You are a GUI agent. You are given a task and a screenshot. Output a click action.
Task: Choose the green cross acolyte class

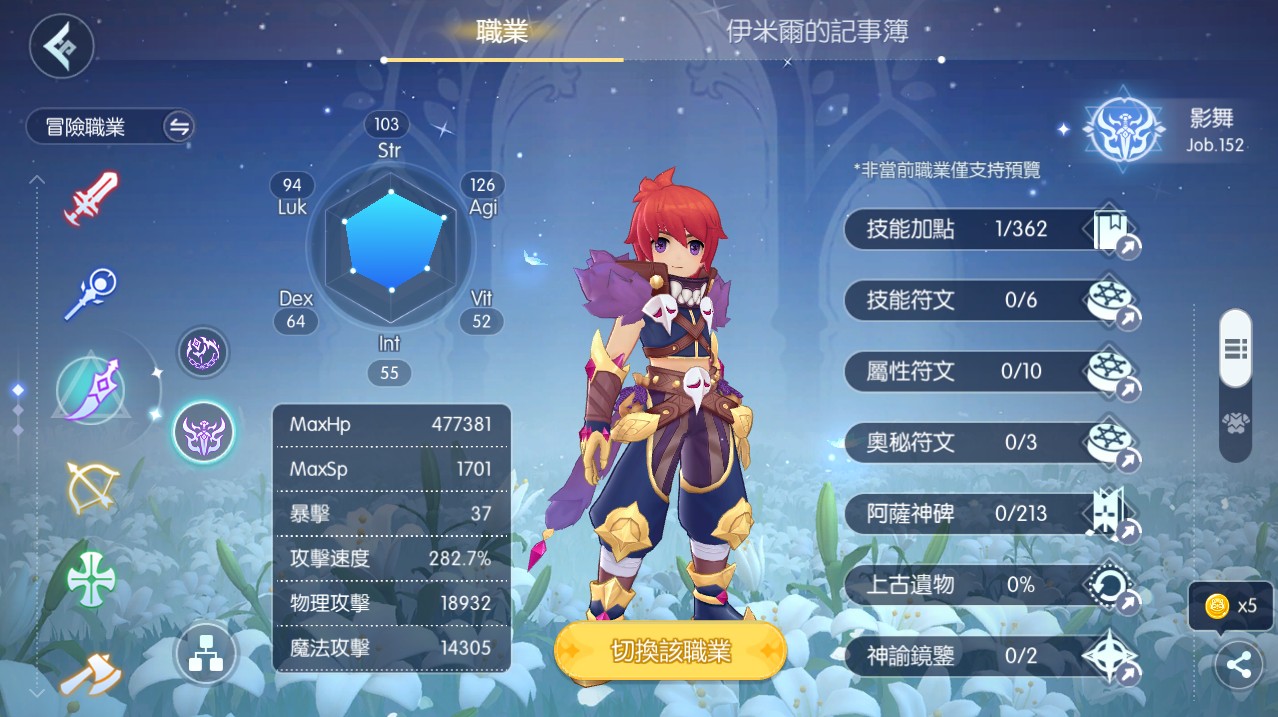point(91,579)
